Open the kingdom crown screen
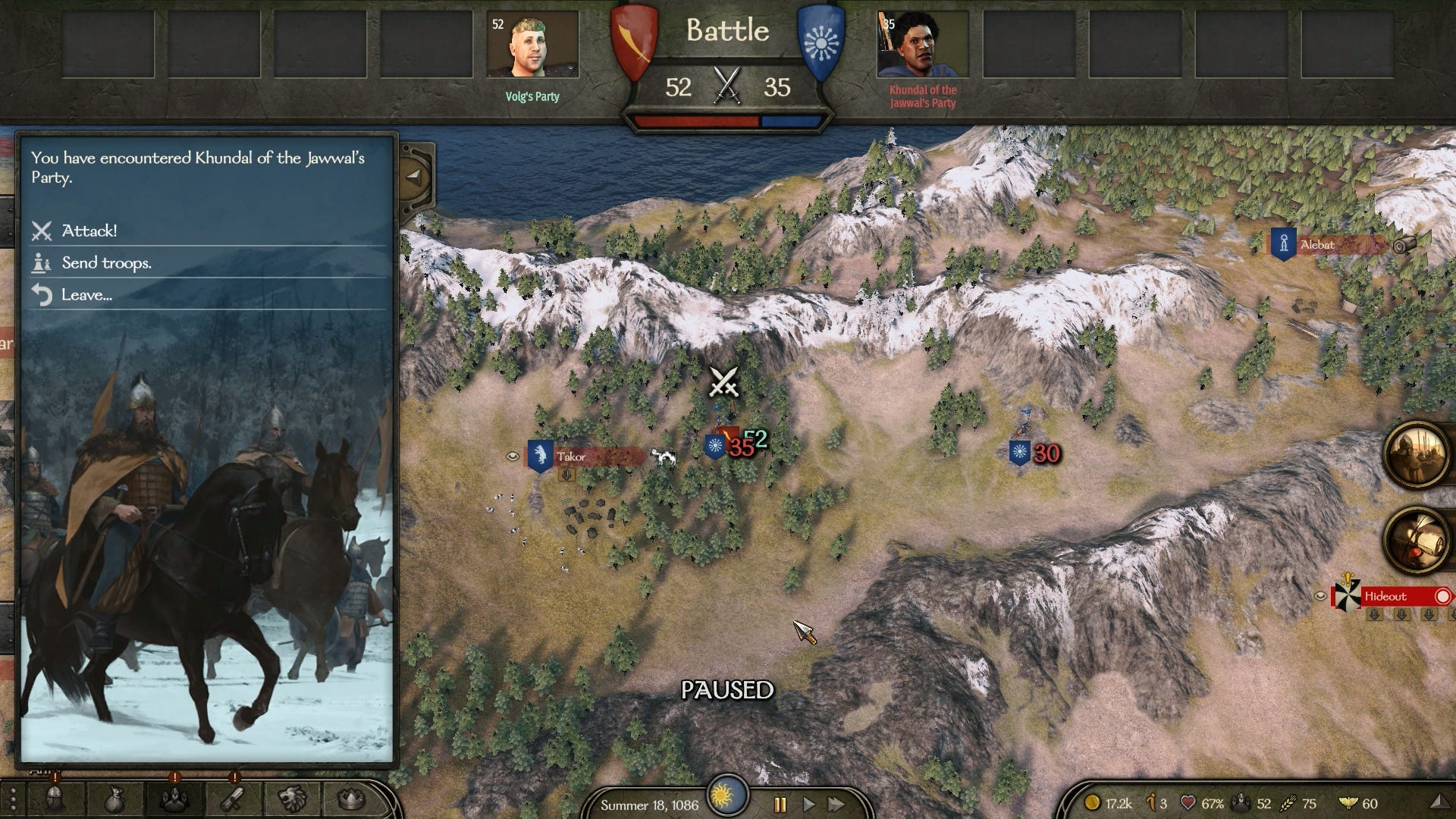Screen dimensions: 1456x819 (x=350, y=799)
